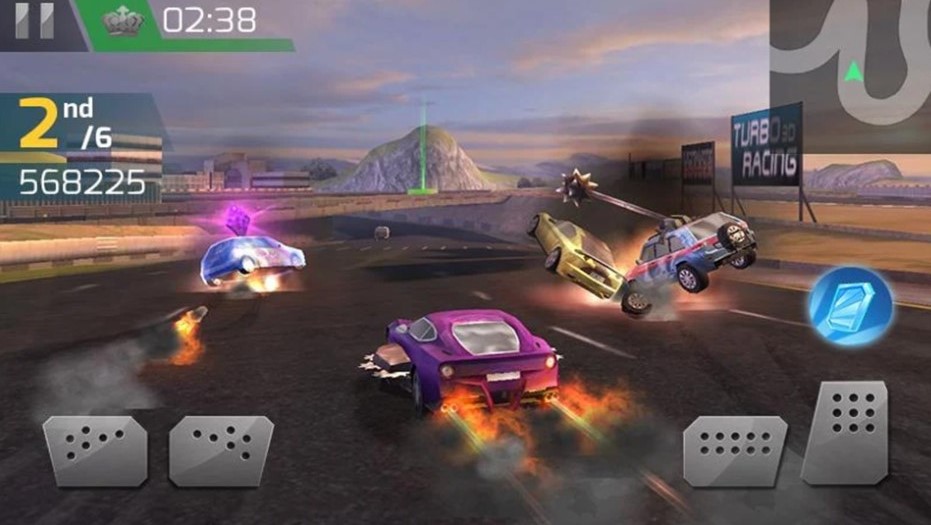The height and width of the screenshot is (525, 931).
Task: Activate the blue round power-up button
Action: (x=850, y=306)
